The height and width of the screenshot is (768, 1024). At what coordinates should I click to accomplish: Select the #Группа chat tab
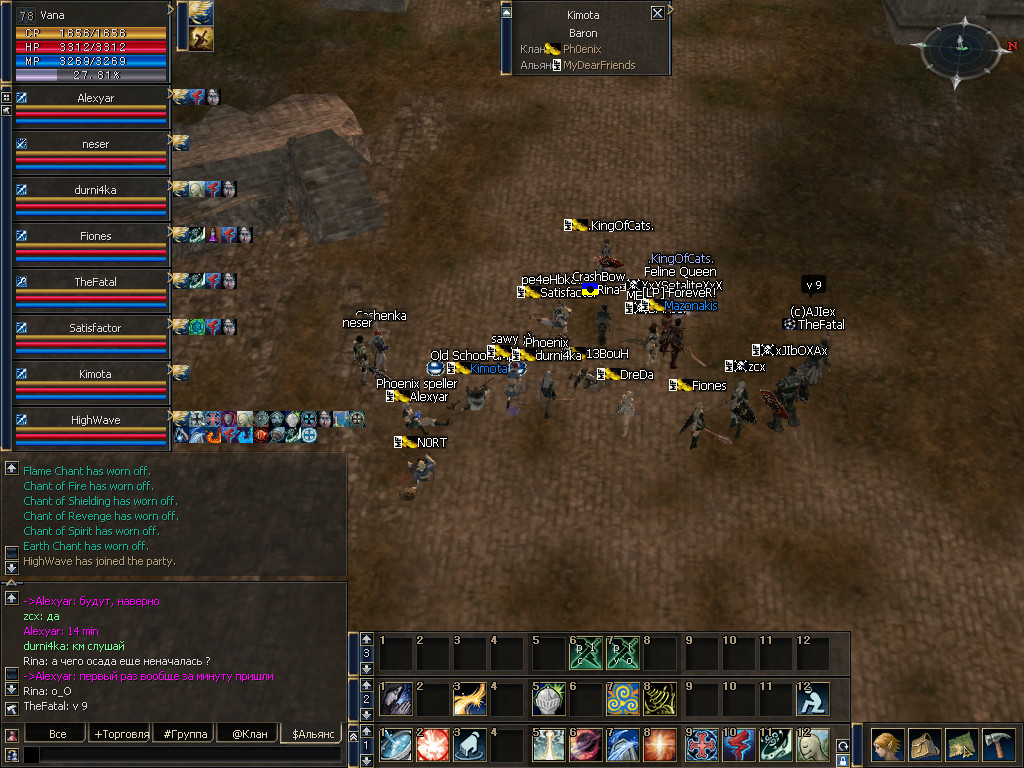coord(185,734)
